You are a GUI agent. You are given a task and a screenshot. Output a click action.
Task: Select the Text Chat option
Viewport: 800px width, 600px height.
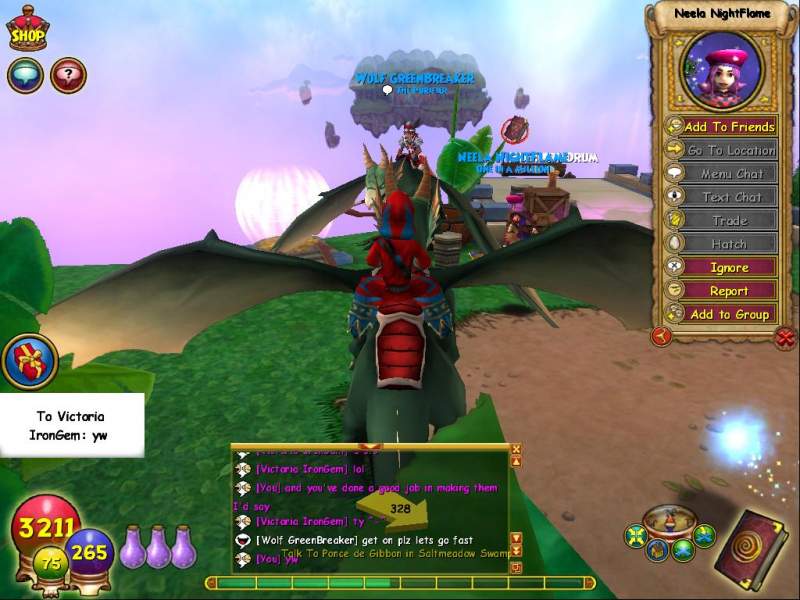pos(721,197)
